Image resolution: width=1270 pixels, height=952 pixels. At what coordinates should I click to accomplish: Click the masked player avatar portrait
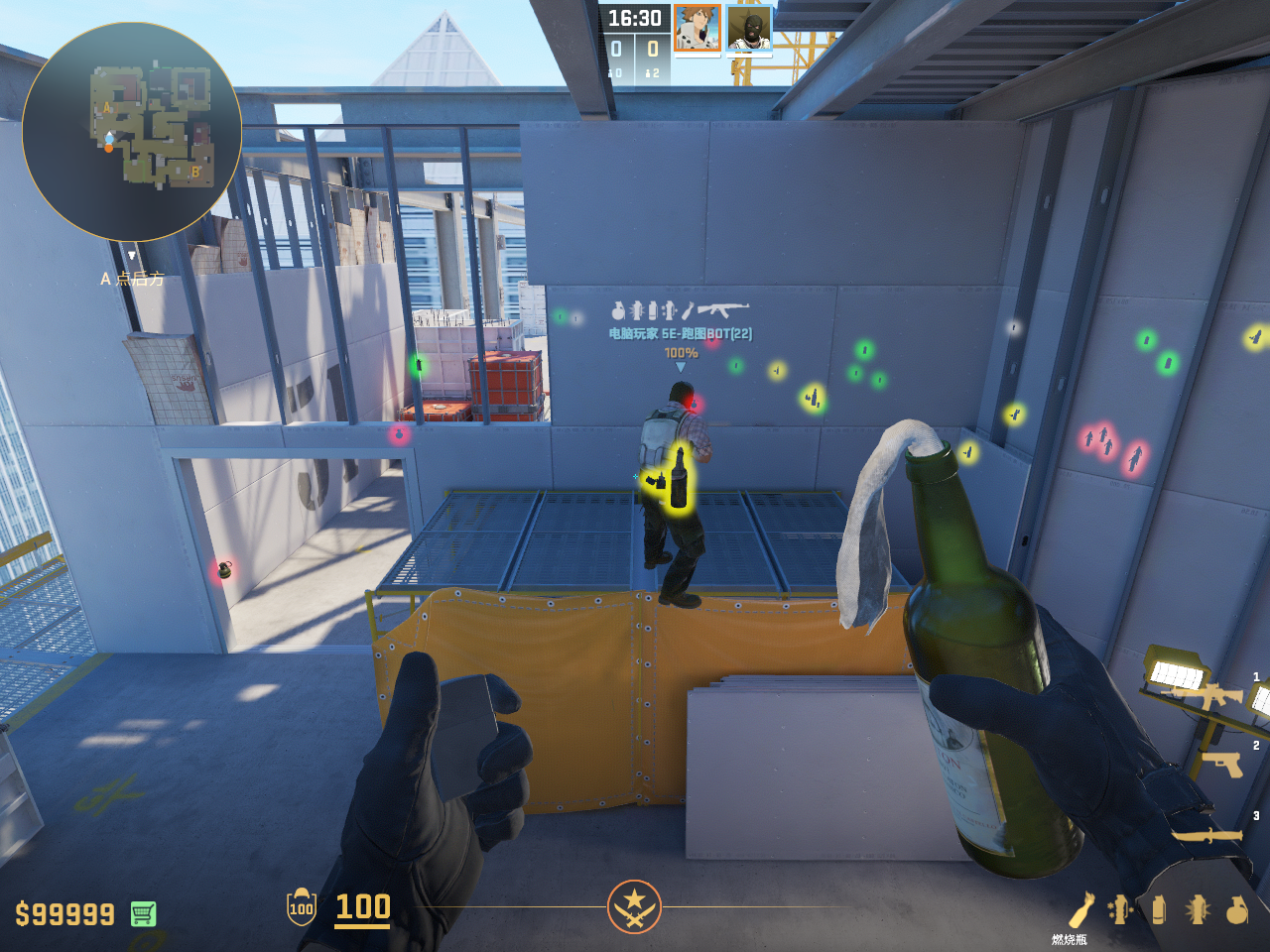749,28
